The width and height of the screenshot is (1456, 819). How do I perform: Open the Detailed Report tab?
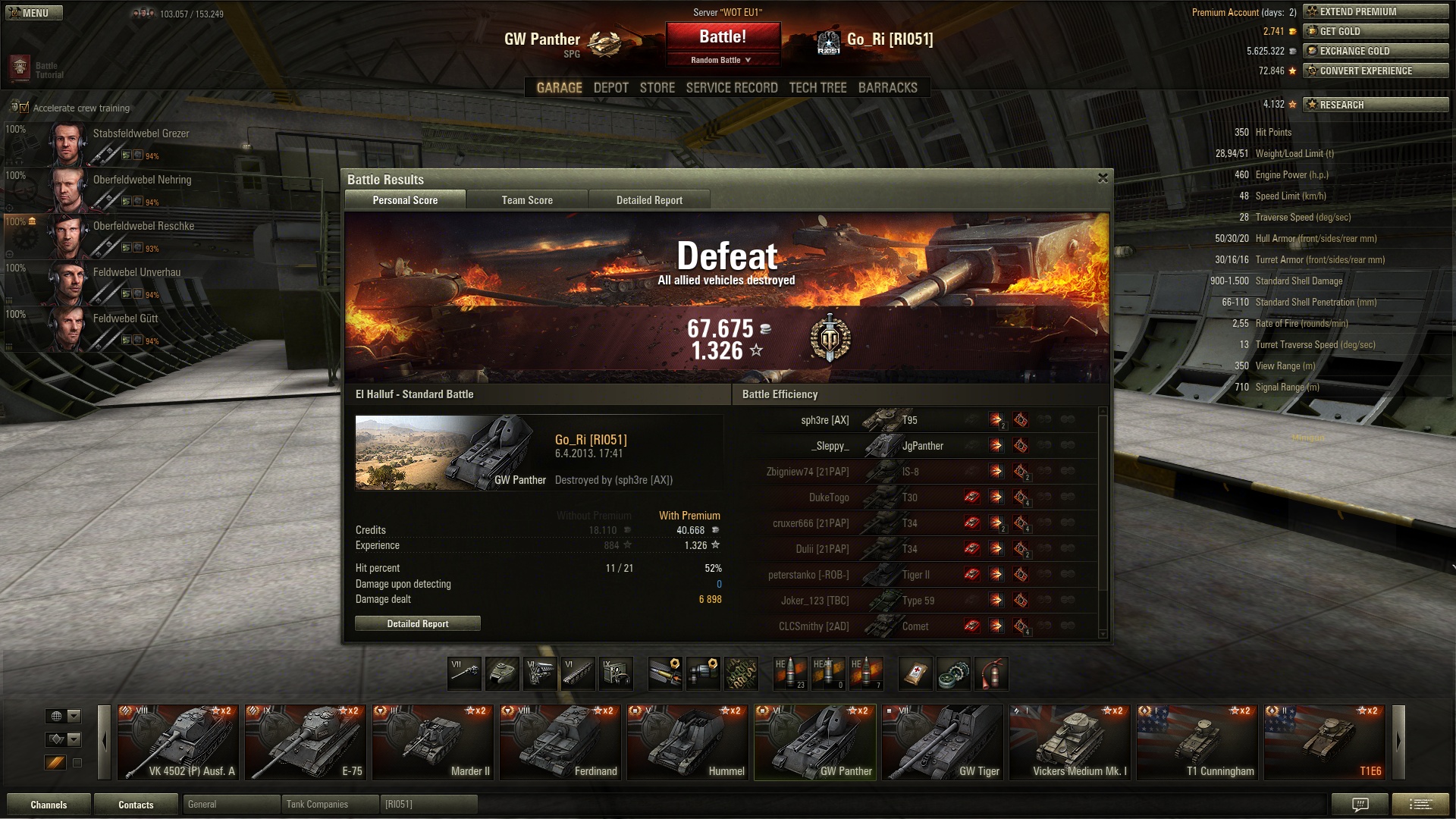point(649,200)
